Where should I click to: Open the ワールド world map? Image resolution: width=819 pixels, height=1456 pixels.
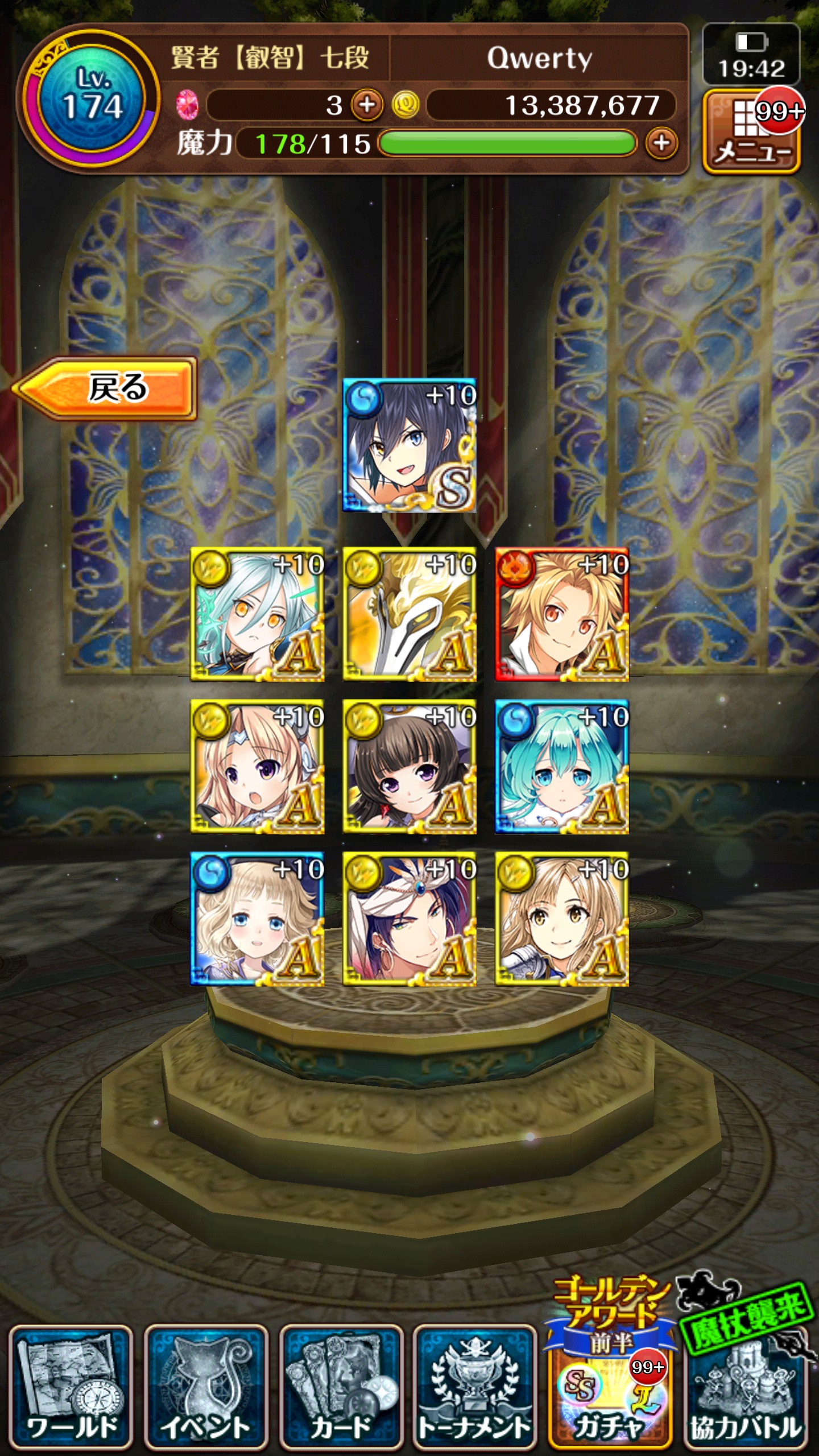coord(71,1389)
